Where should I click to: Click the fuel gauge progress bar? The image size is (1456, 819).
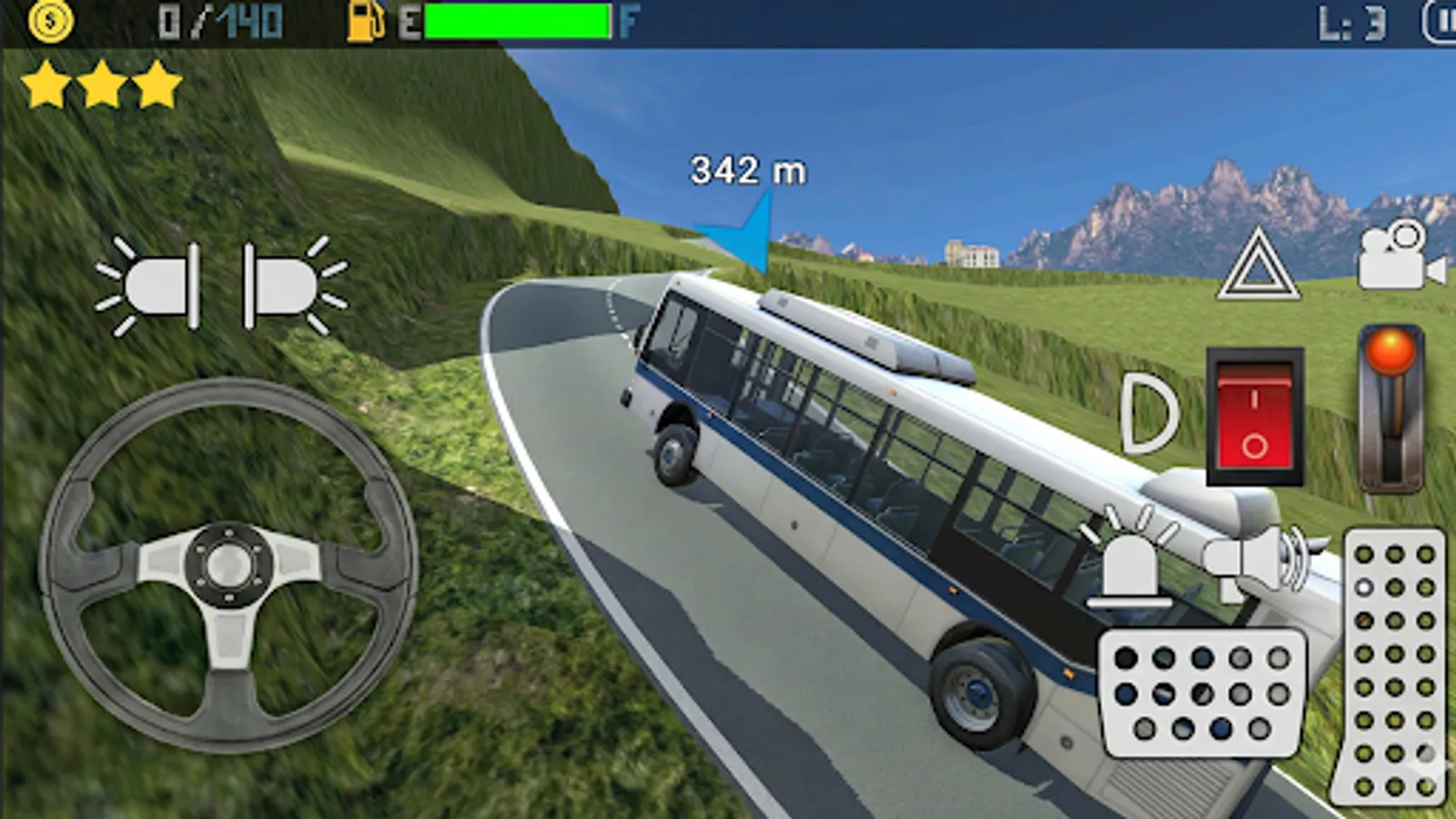point(519,20)
